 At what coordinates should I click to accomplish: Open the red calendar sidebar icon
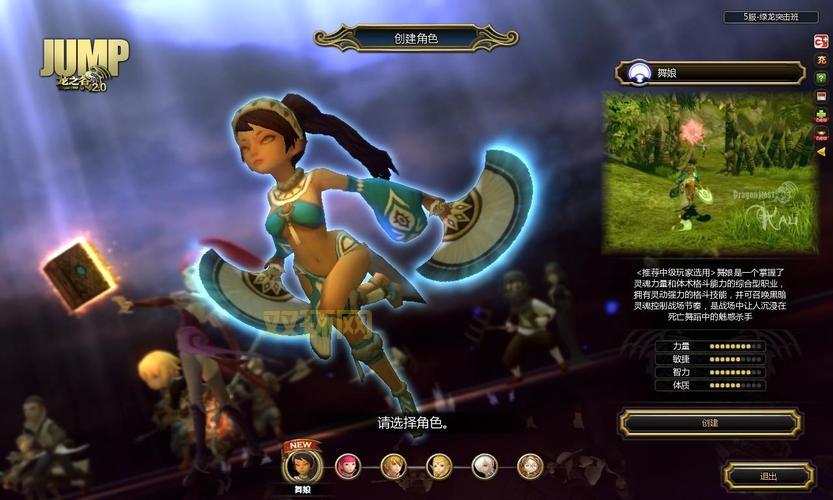pyautogui.click(x=821, y=97)
